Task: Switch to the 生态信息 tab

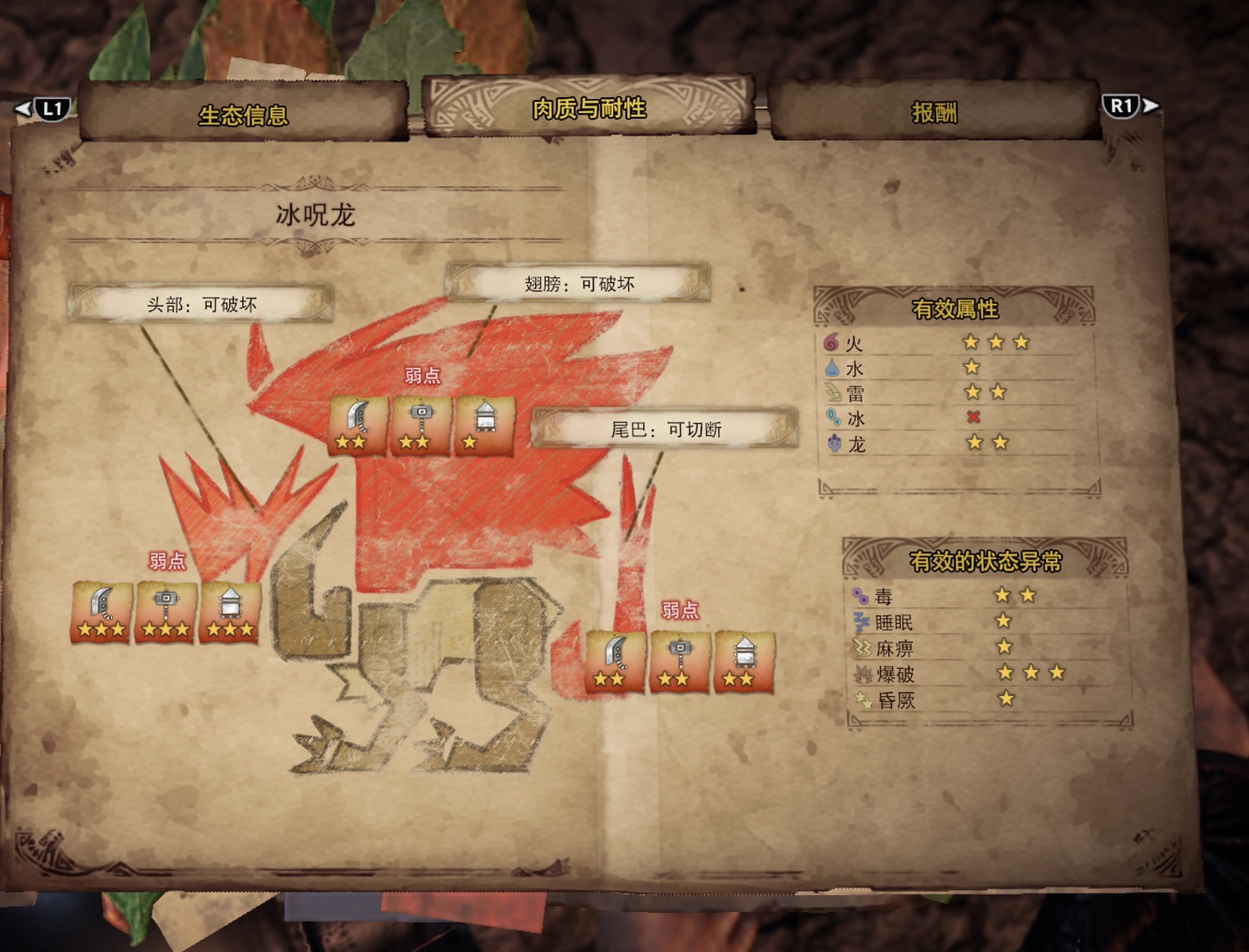Action: 243,115
